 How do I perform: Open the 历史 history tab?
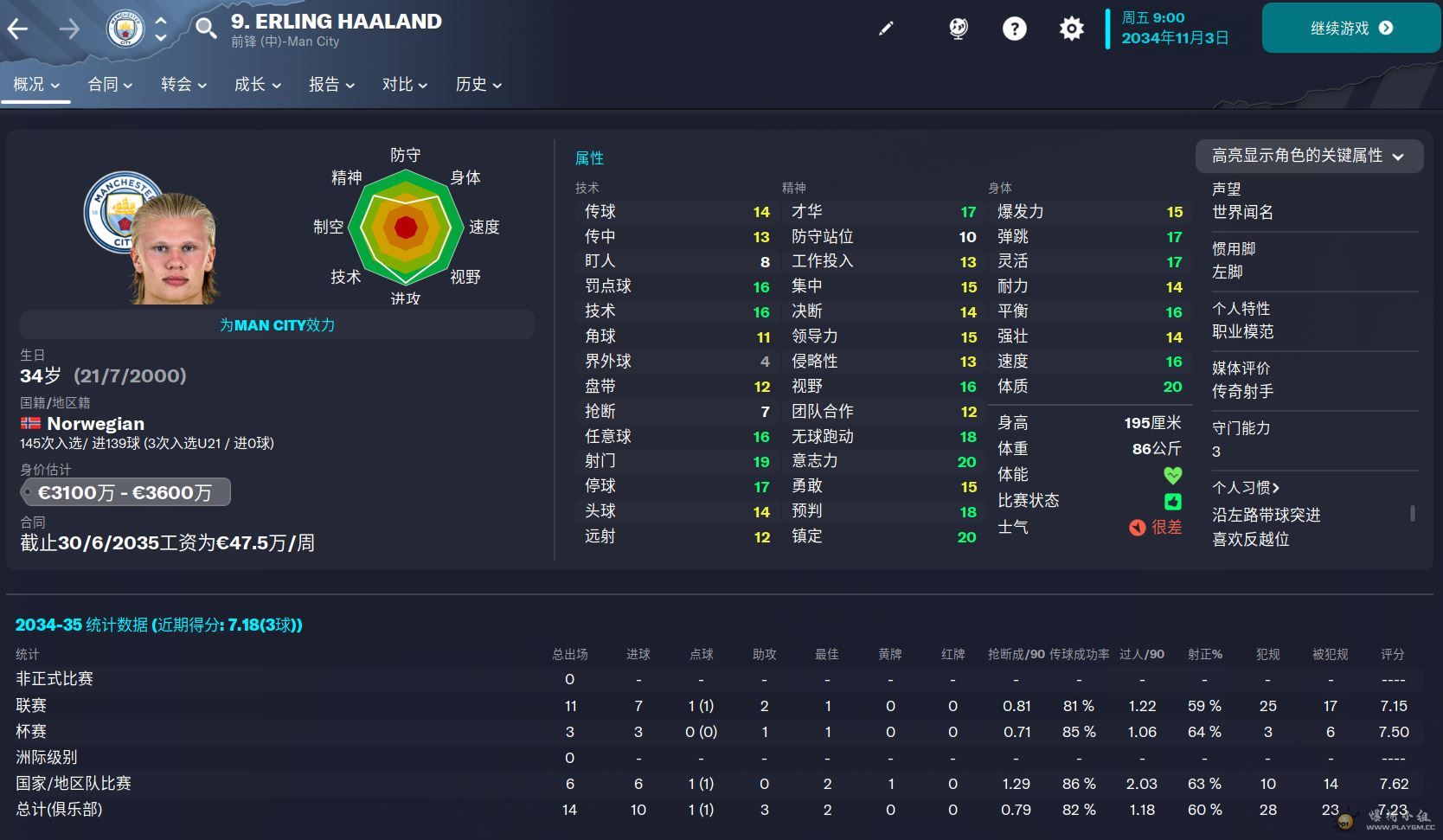coord(478,85)
